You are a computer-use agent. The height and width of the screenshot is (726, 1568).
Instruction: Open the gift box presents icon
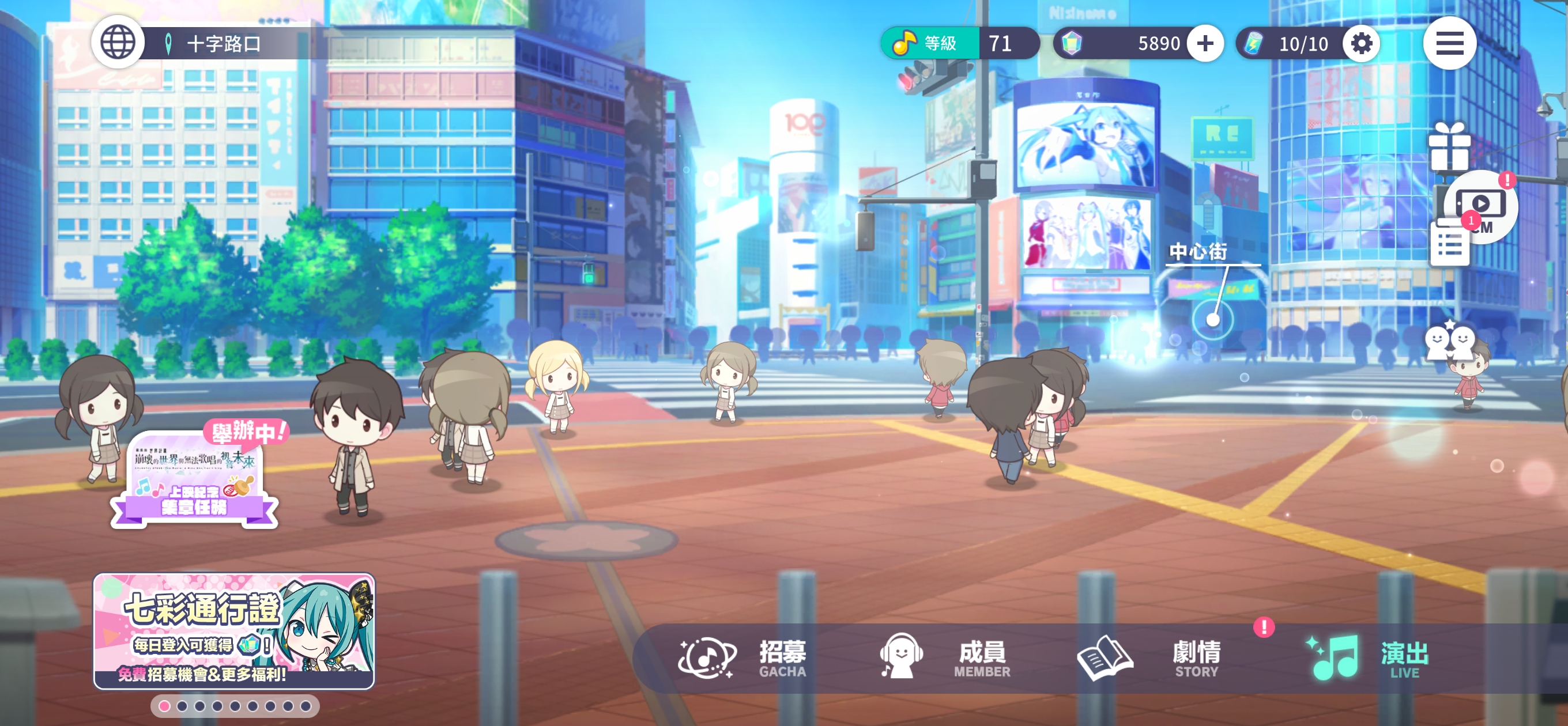1449,147
